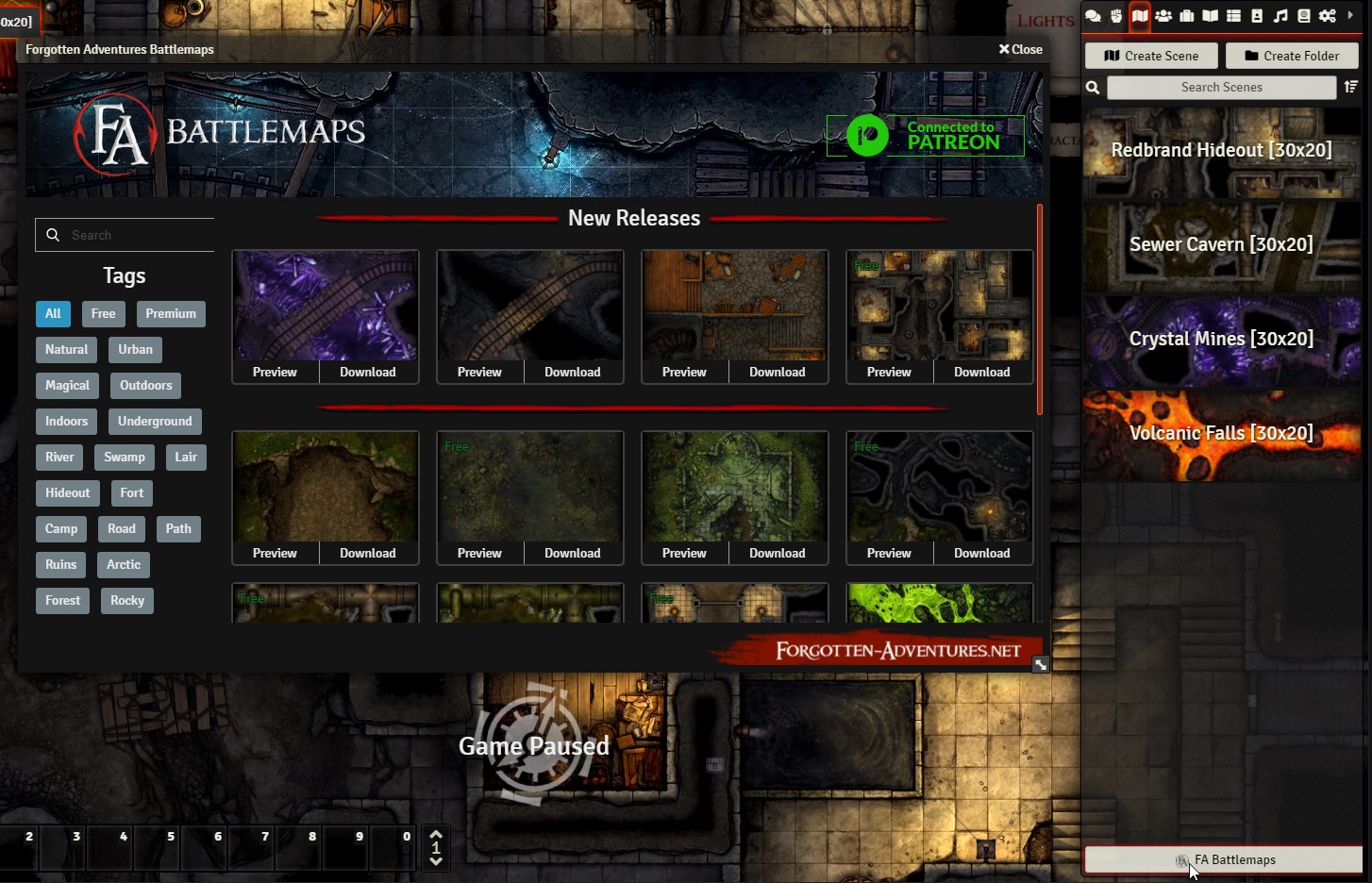
Task: Open the FA Battlemaps button in sidebar
Action: [x=1224, y=860]
